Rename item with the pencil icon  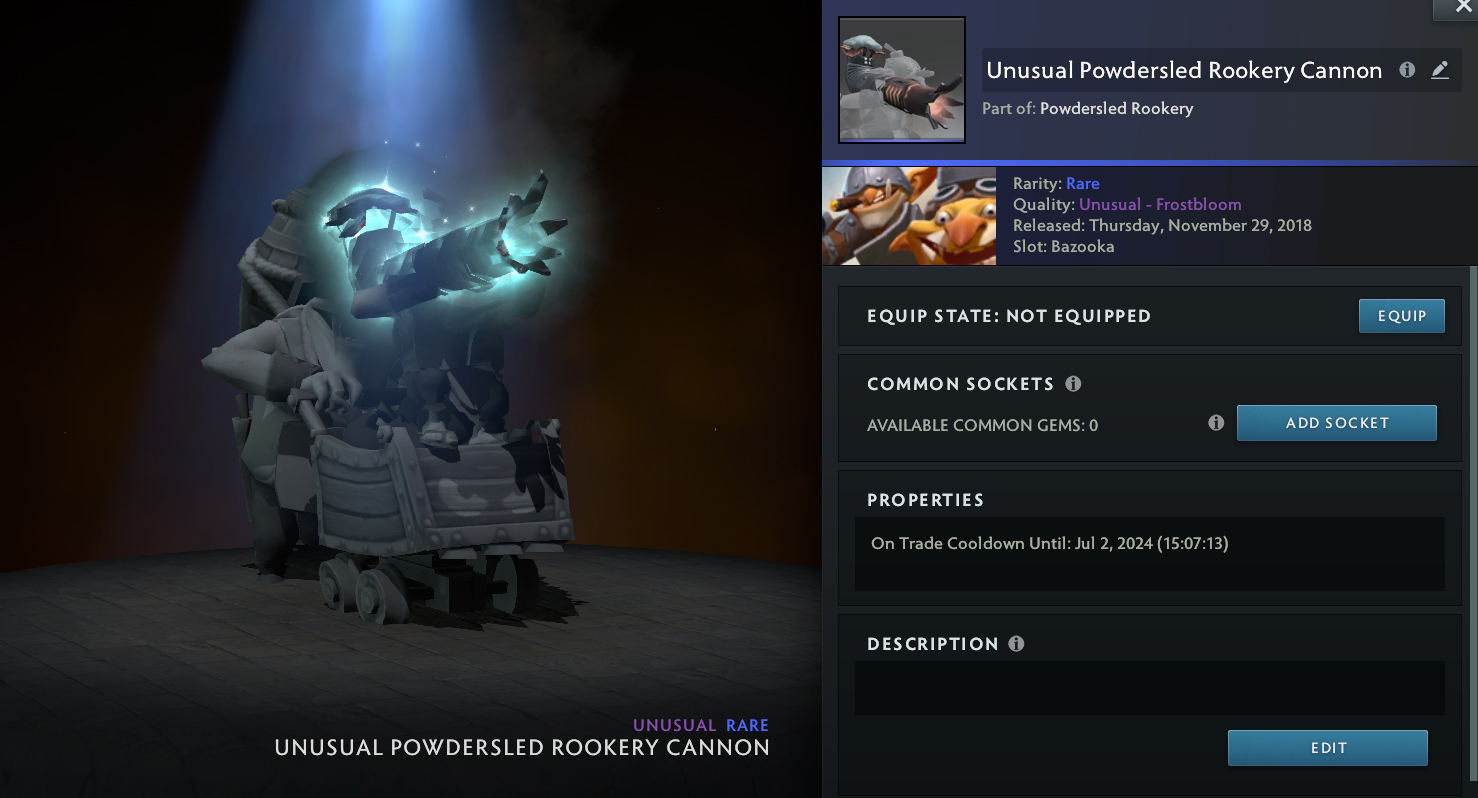pyautogui.click(x=1439, y=70)
